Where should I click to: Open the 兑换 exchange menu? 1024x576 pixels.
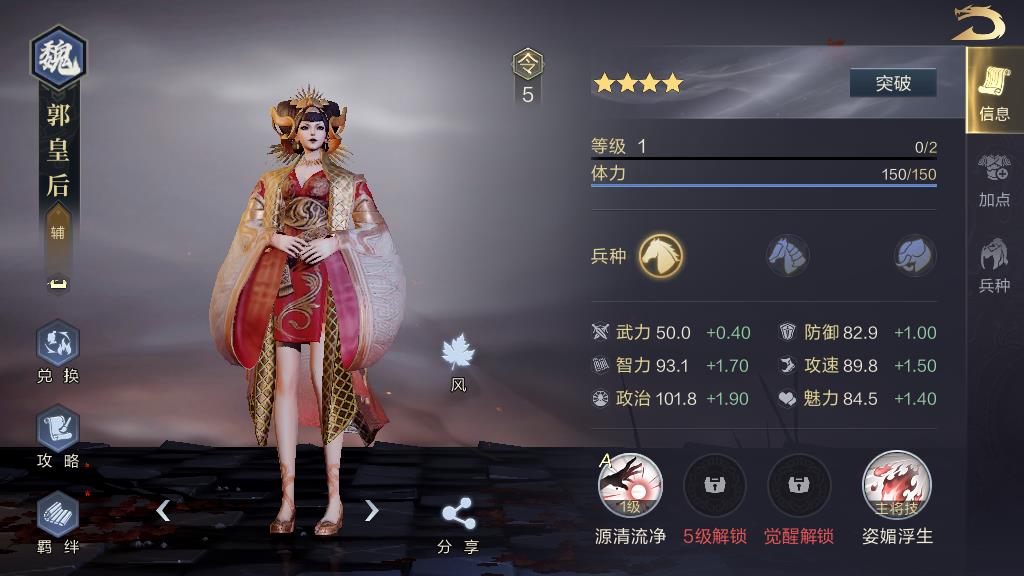click(58, 352)
